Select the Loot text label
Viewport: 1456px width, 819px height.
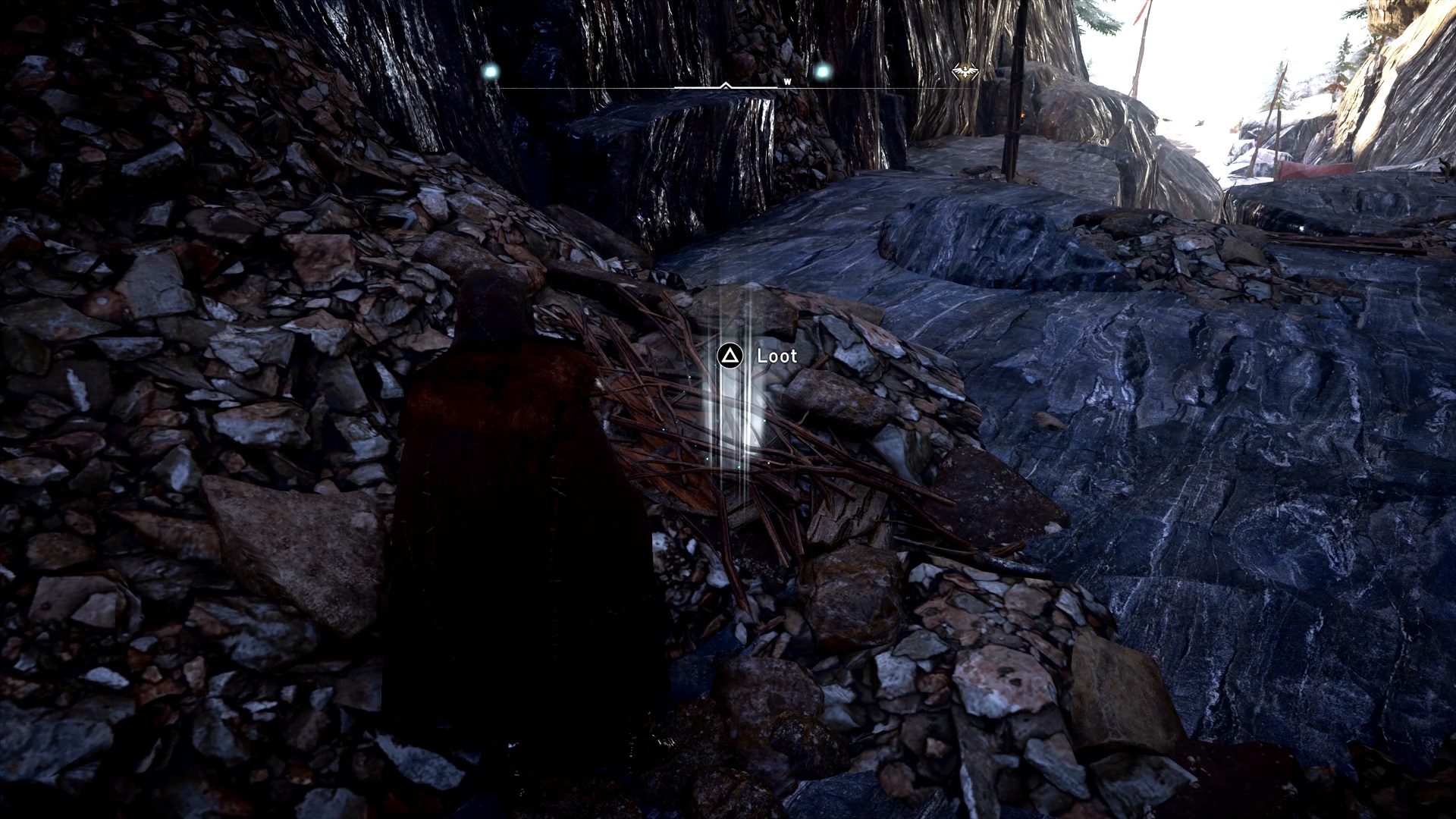tap(777, 355)
